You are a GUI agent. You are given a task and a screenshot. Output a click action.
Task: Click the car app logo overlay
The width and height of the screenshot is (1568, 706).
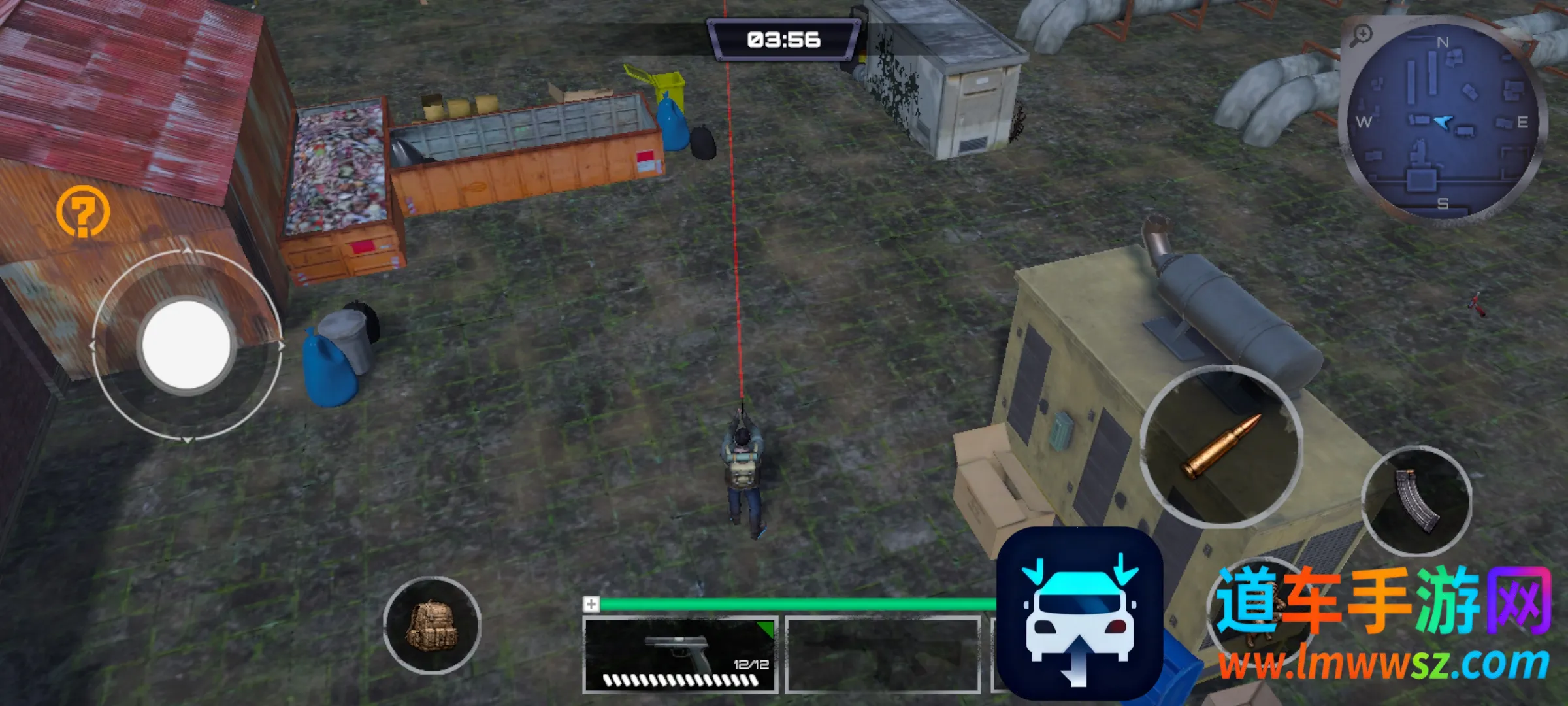1079,613
